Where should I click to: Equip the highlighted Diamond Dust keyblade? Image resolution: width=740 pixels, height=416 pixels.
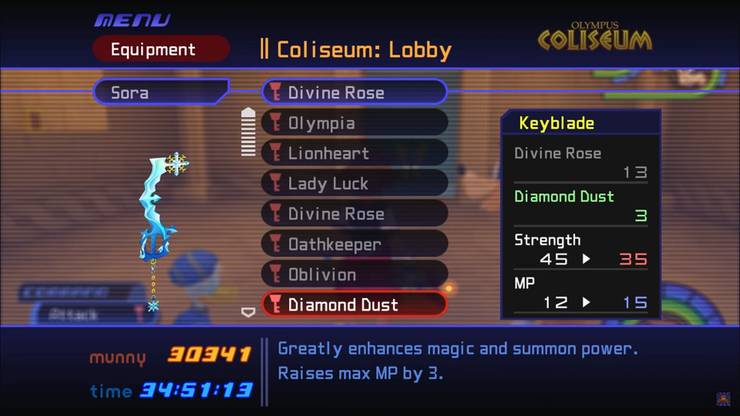tap(354, 304)
